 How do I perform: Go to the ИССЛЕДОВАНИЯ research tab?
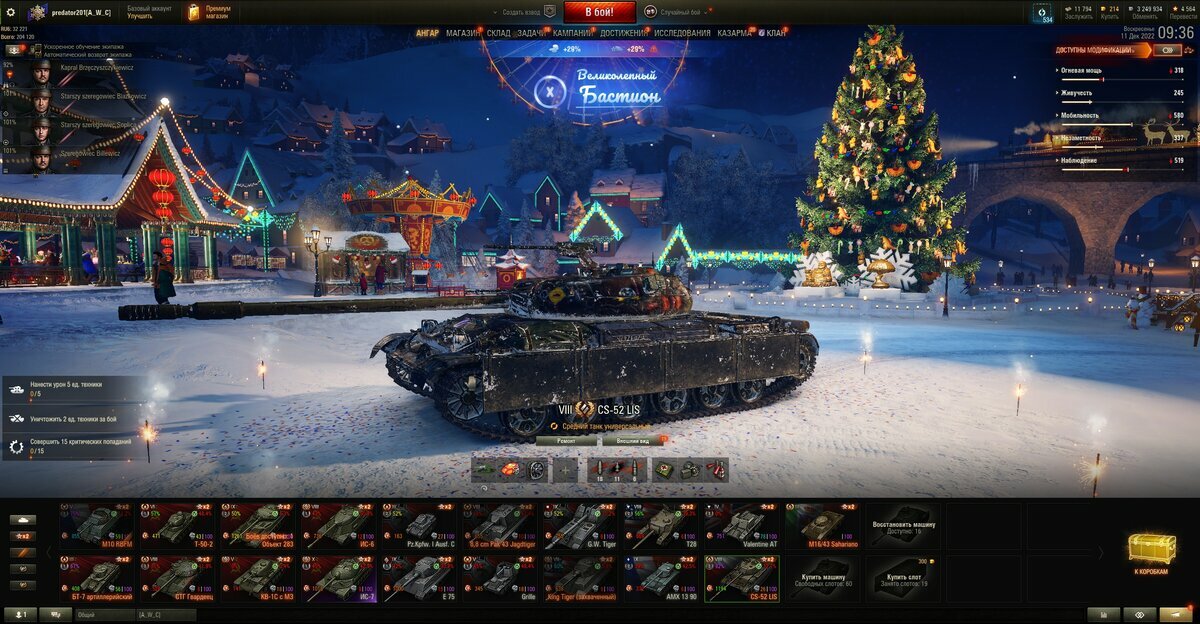coord(682,33)
